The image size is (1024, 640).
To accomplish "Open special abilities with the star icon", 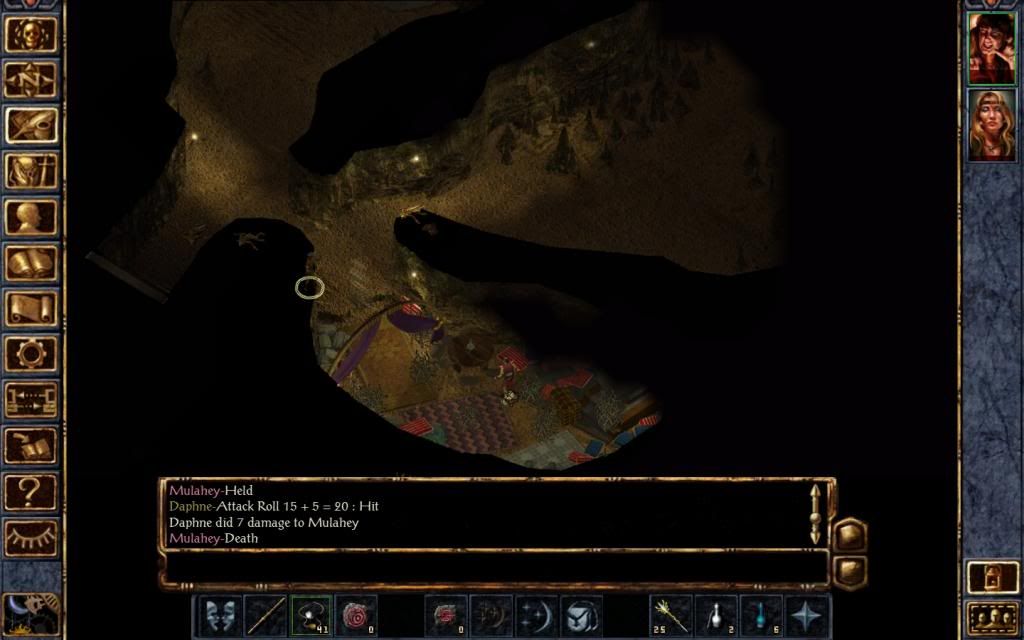I will pos(807,616).
